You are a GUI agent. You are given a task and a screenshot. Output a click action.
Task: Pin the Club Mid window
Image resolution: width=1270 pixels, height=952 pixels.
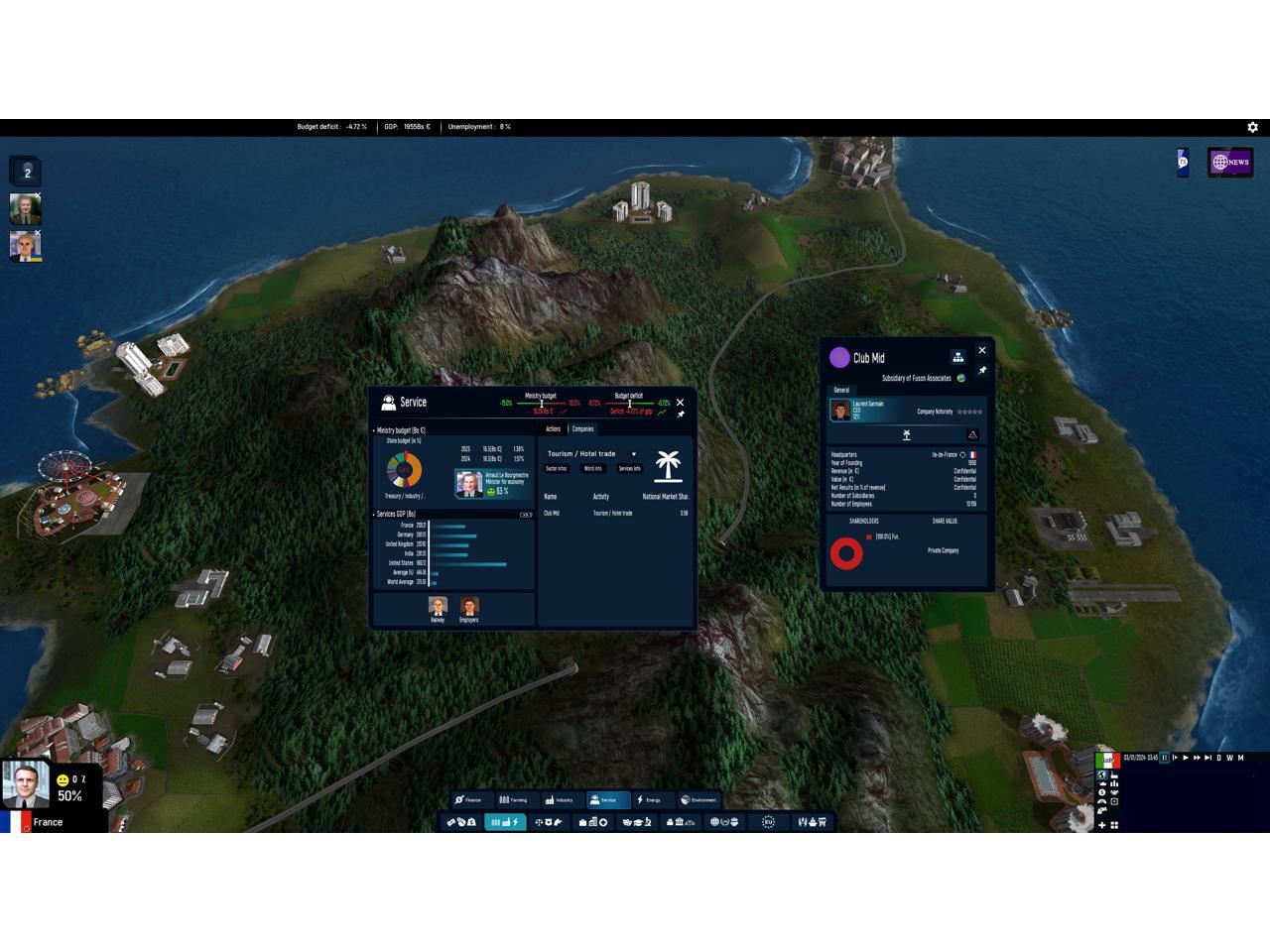982,370
